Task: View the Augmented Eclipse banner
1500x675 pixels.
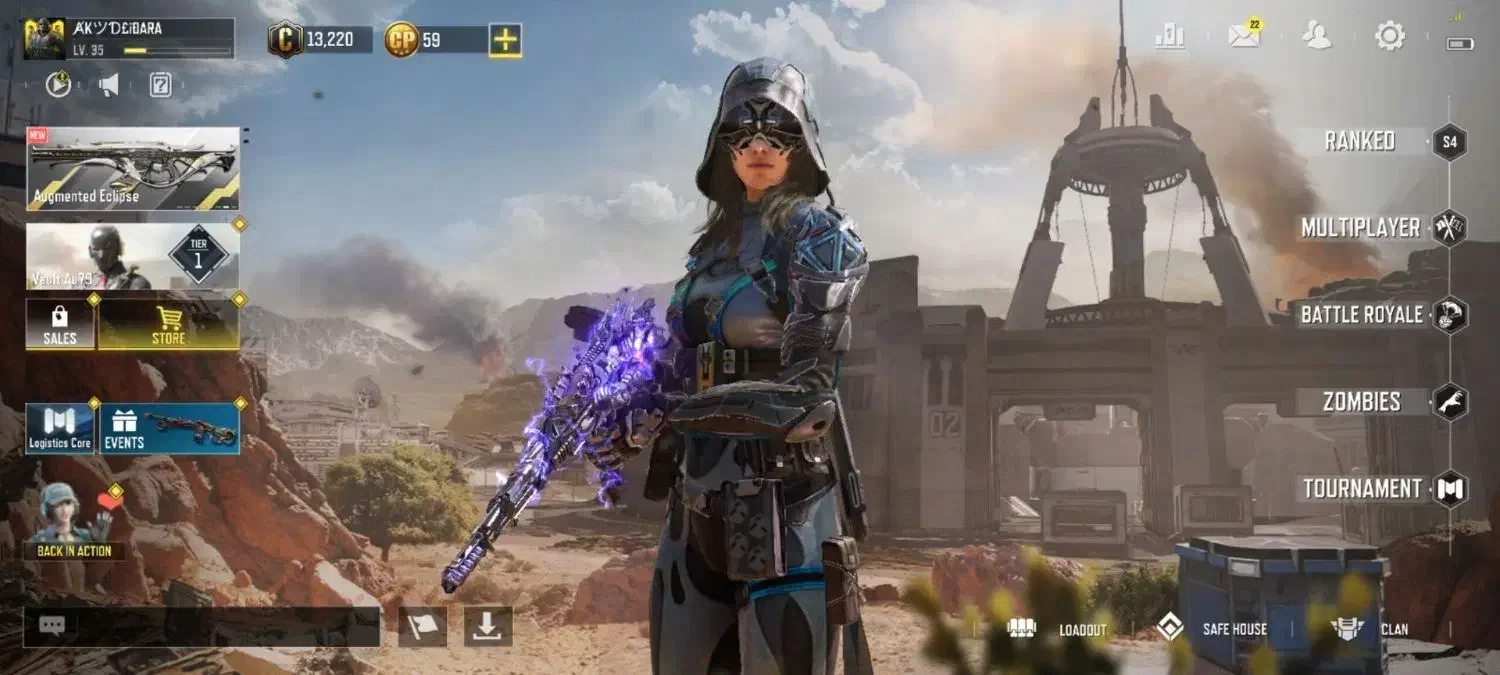Action: pos(133,168)
